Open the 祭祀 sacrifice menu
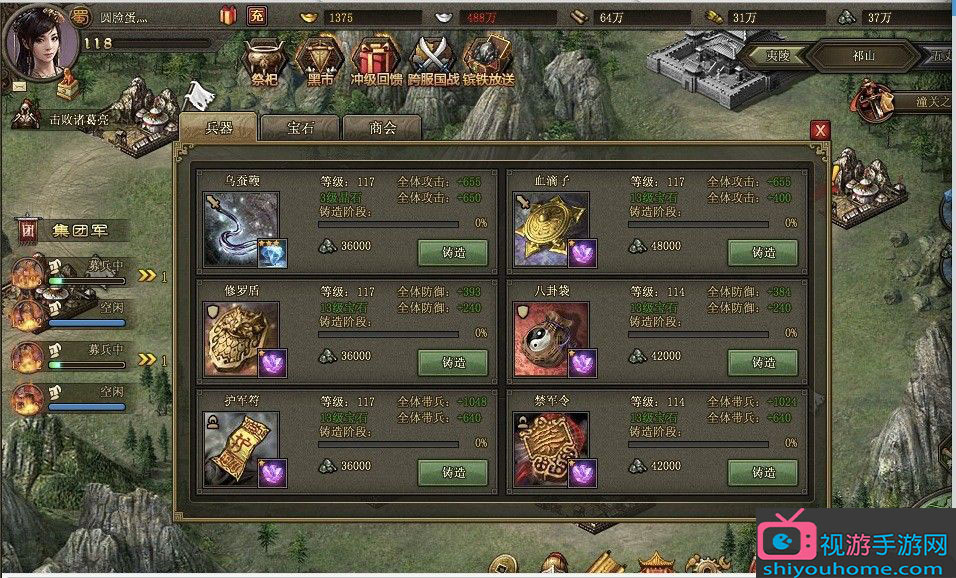Image resolution: width=956 pixels, height=578 pixels. 264,60
